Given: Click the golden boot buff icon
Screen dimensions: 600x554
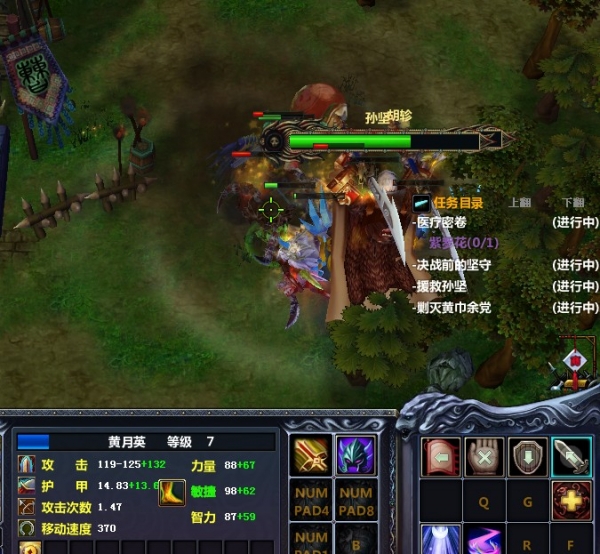Looking at the screenshot, I should pos(172,492).
